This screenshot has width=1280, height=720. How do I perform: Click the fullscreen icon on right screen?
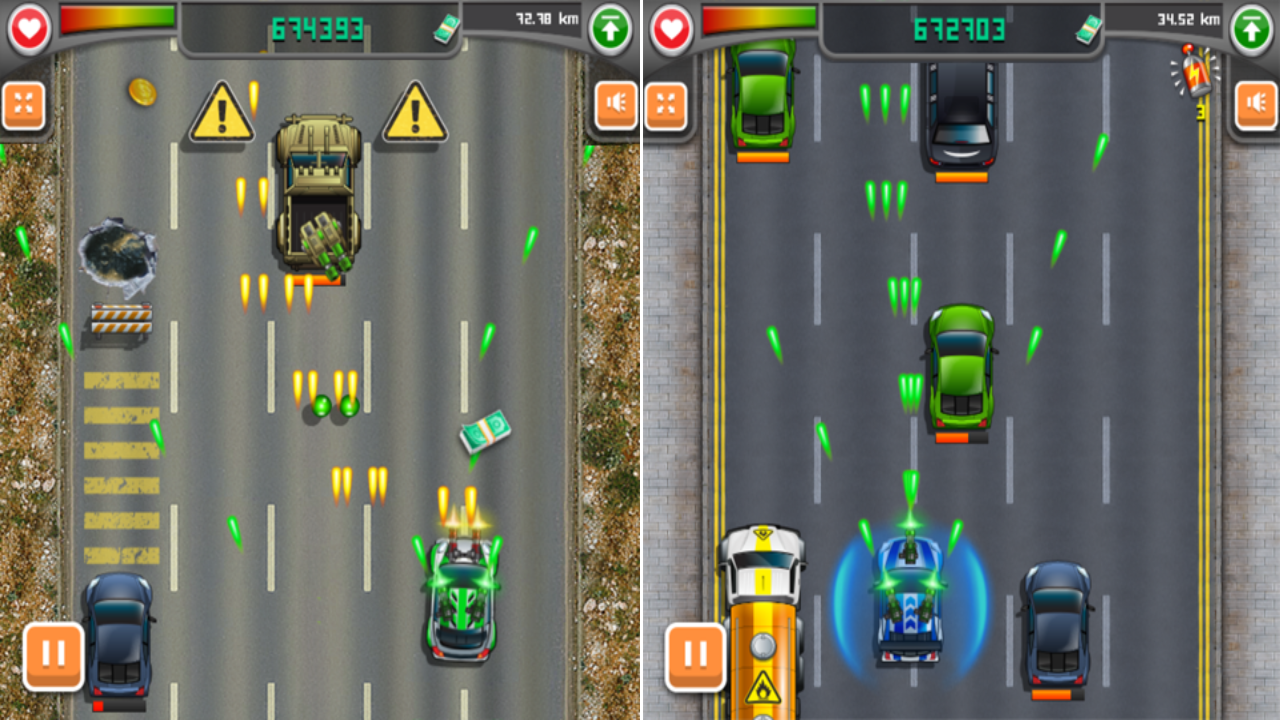(666, 101)
